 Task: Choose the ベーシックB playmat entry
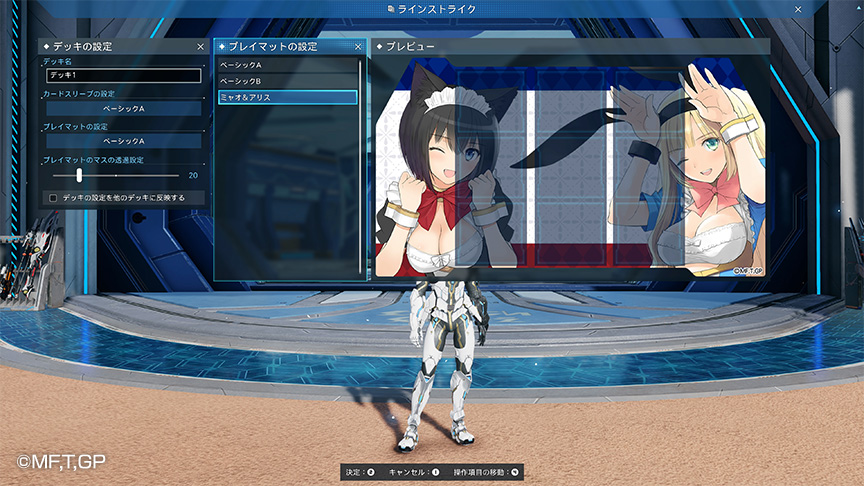click(288, 80)
